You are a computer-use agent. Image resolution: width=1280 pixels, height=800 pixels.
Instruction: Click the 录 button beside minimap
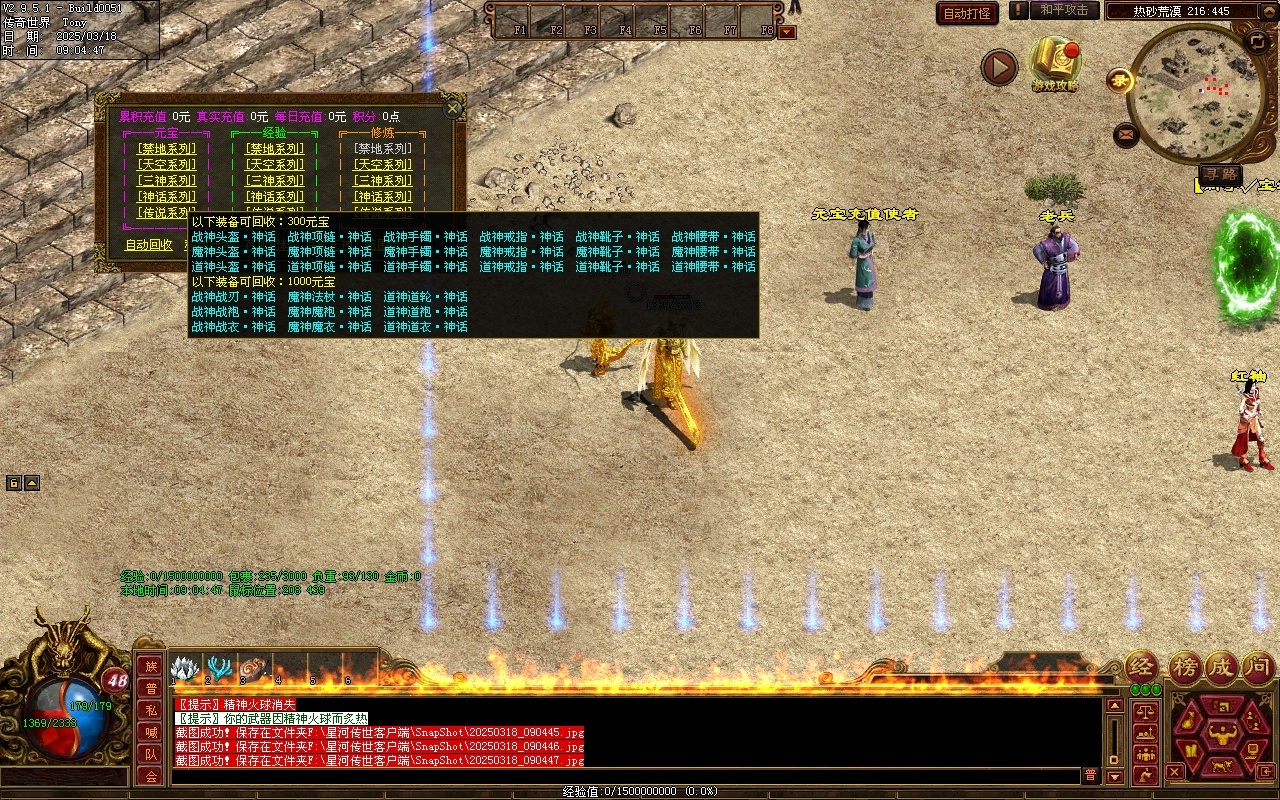tap(1119, 81)
